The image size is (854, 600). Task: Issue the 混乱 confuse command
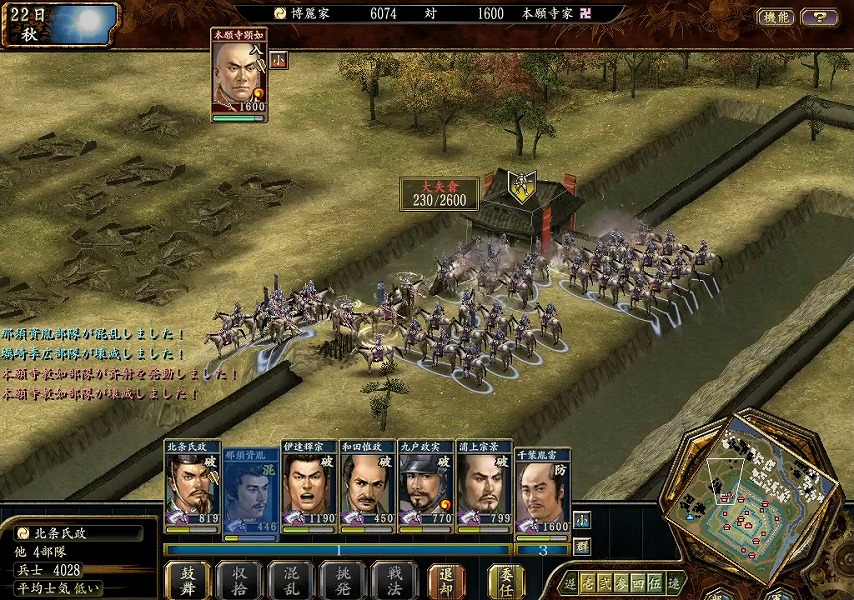[x=290, y=579]
